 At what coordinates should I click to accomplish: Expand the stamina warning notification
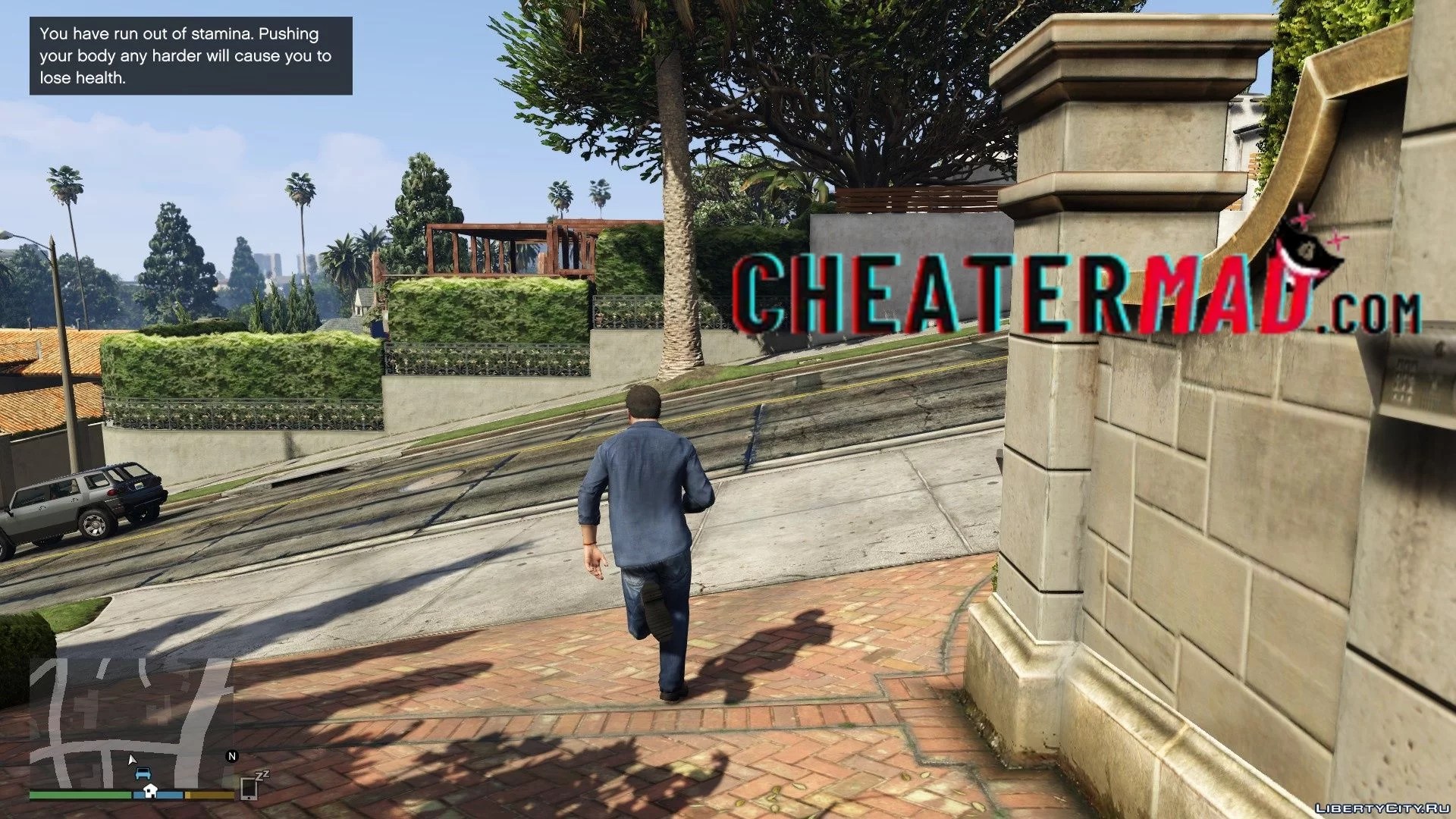(188, 55)
